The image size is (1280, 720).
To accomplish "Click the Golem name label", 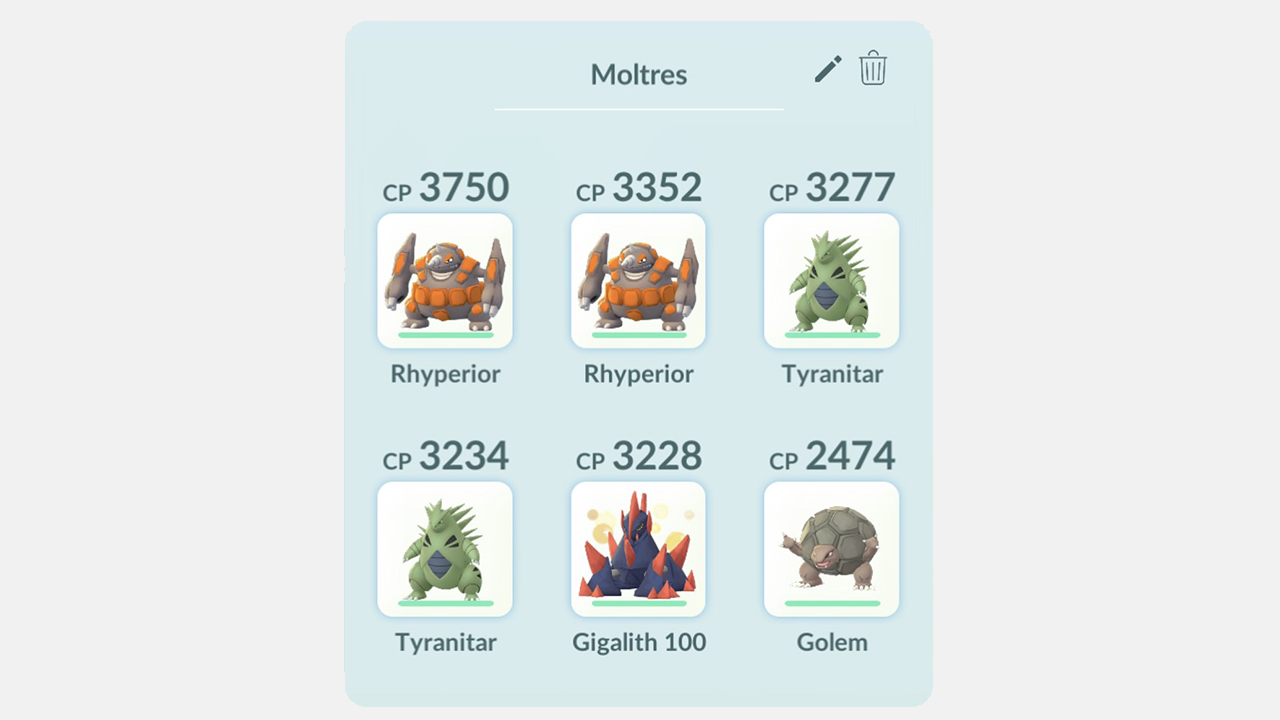I will 831,642.
